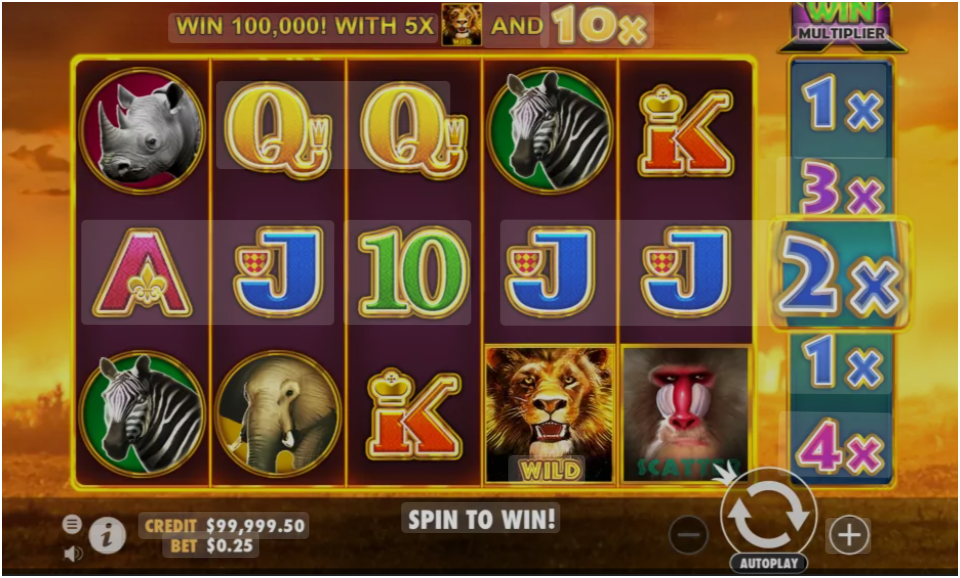Toggle the sound speaker icon
This screenshot has height=578, width=960.
click(x=72, y=551)
